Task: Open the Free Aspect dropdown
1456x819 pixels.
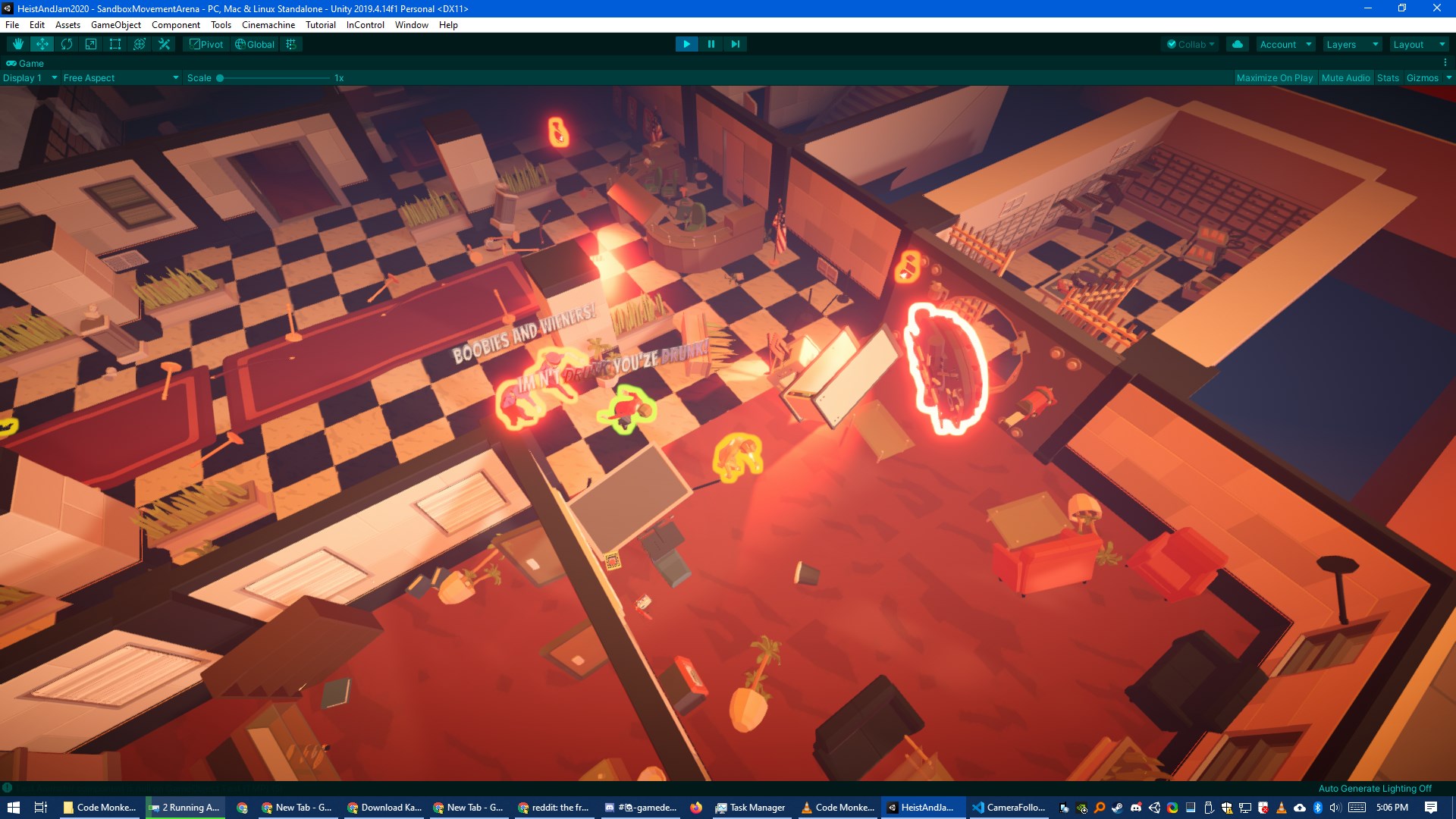Action: tap(119, 77)
